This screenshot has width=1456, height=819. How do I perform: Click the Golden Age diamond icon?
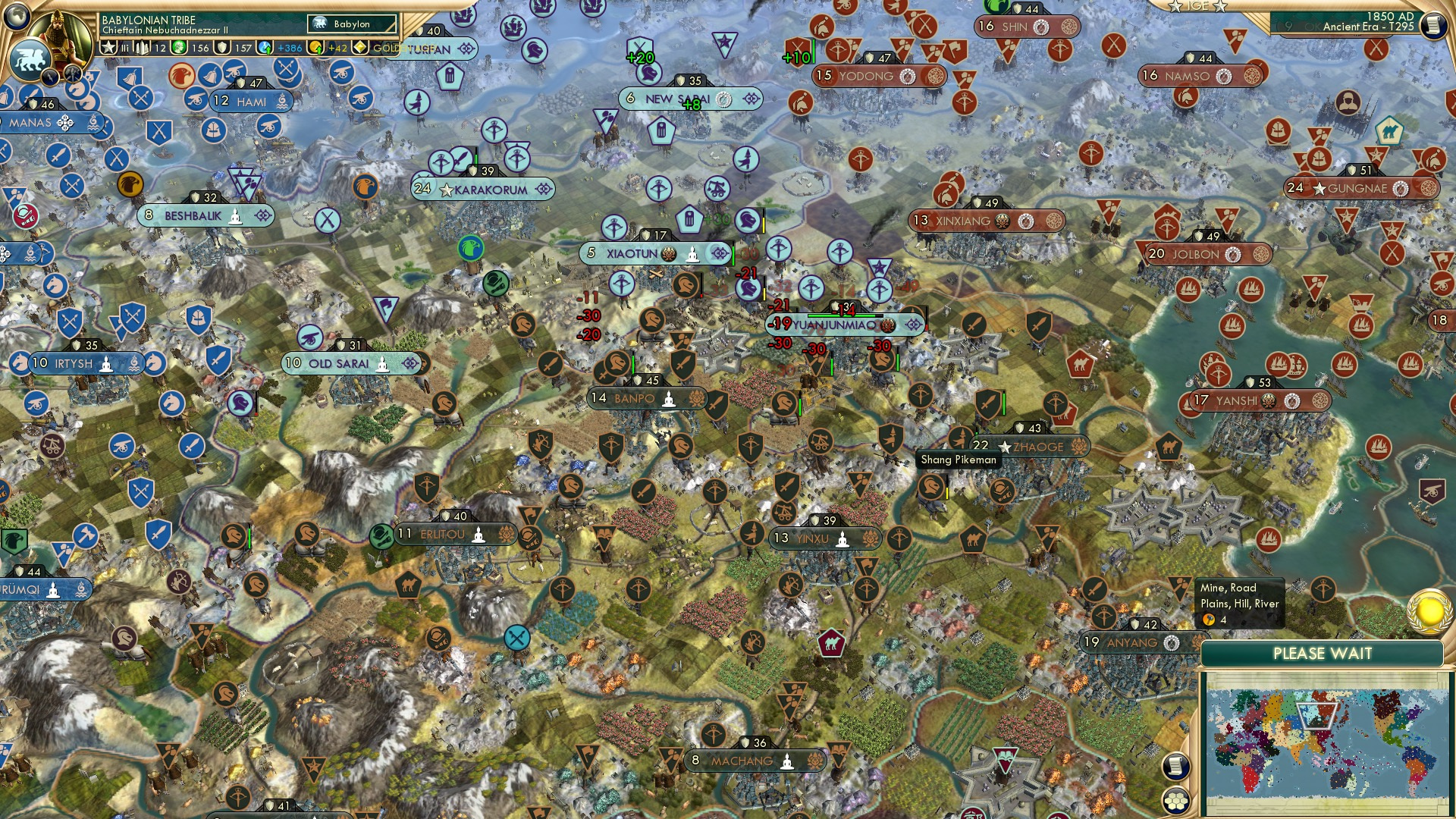(359, 50)
